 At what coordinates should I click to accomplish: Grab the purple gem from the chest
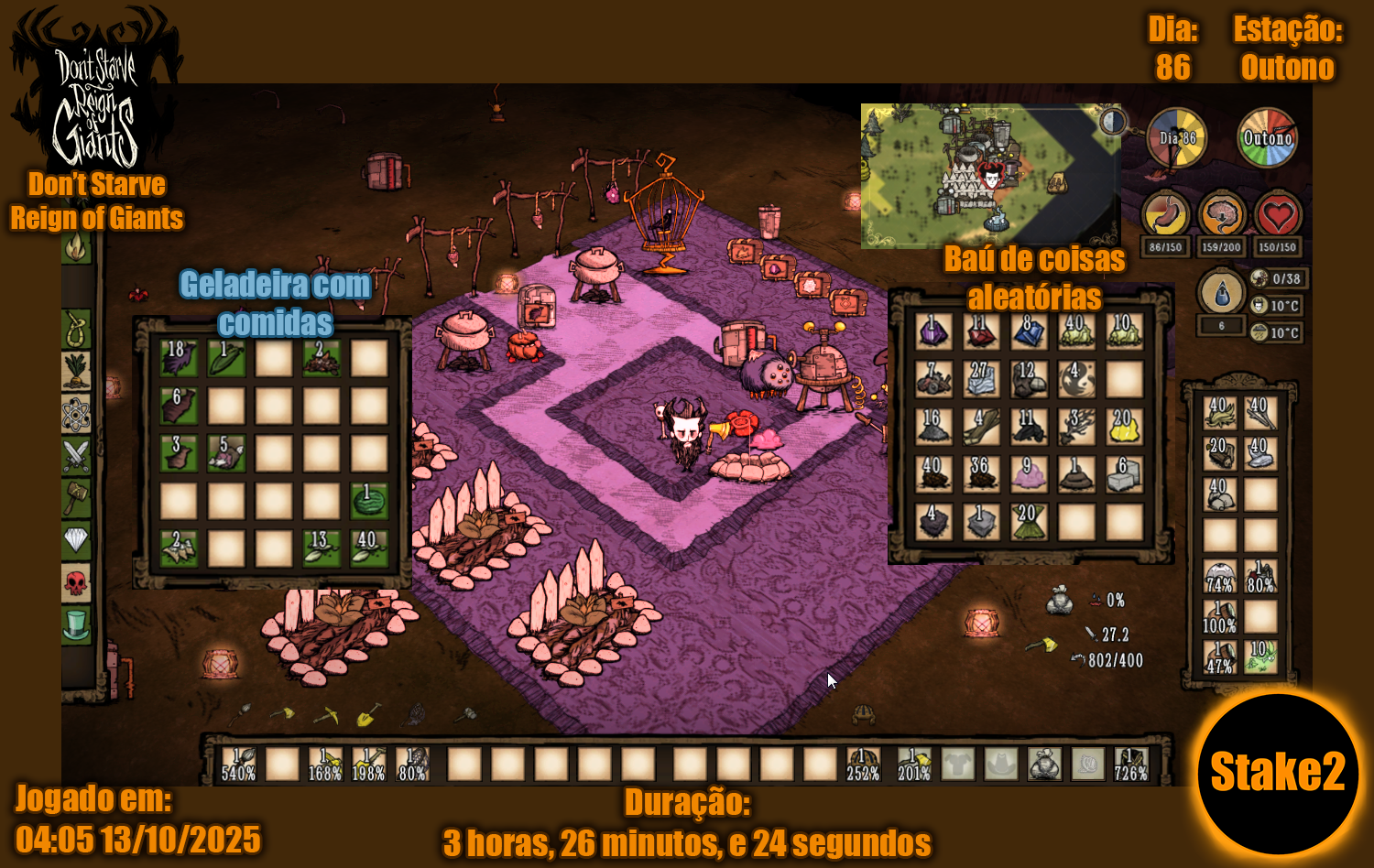point(933,331)
